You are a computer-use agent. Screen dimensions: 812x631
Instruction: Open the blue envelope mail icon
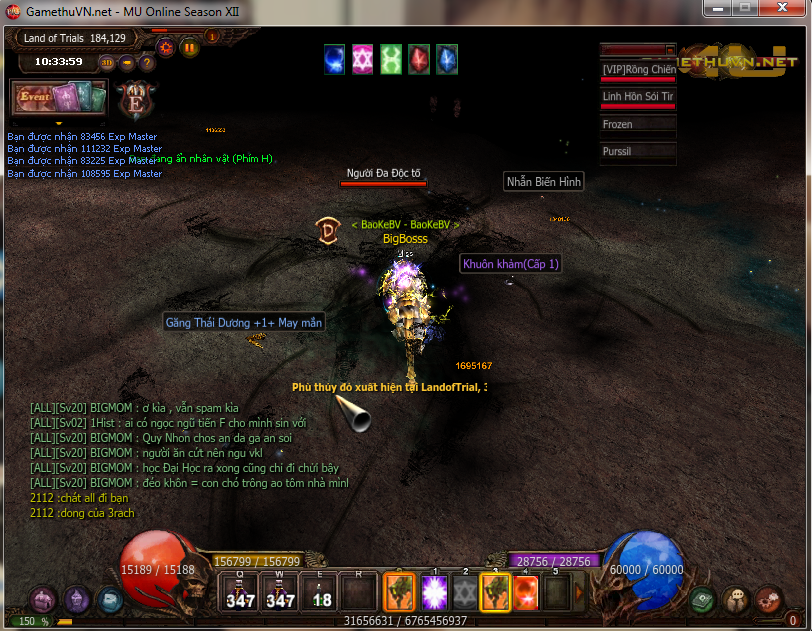point(109,600)
